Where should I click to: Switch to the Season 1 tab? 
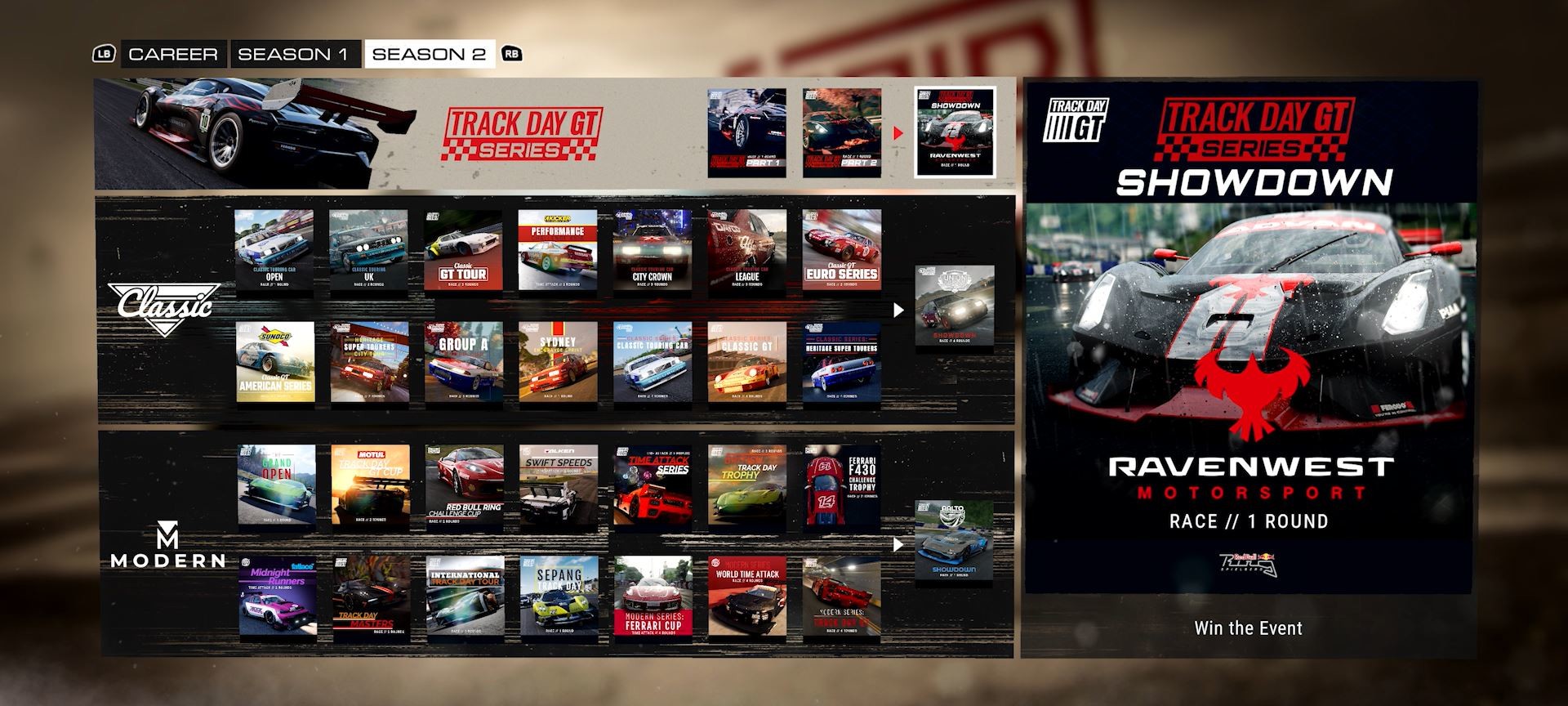click(294, 54)
